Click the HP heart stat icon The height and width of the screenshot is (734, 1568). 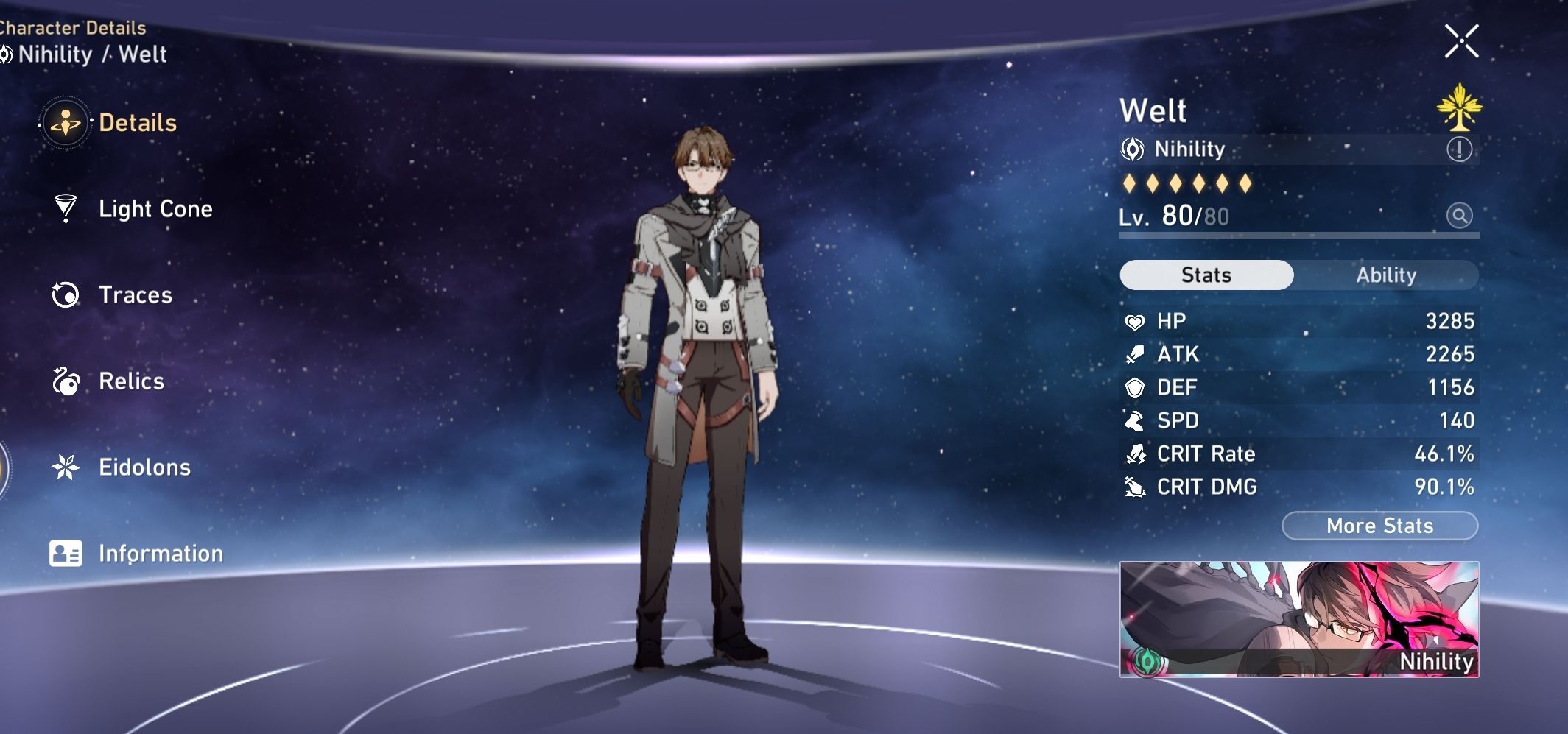[1136, 321]
